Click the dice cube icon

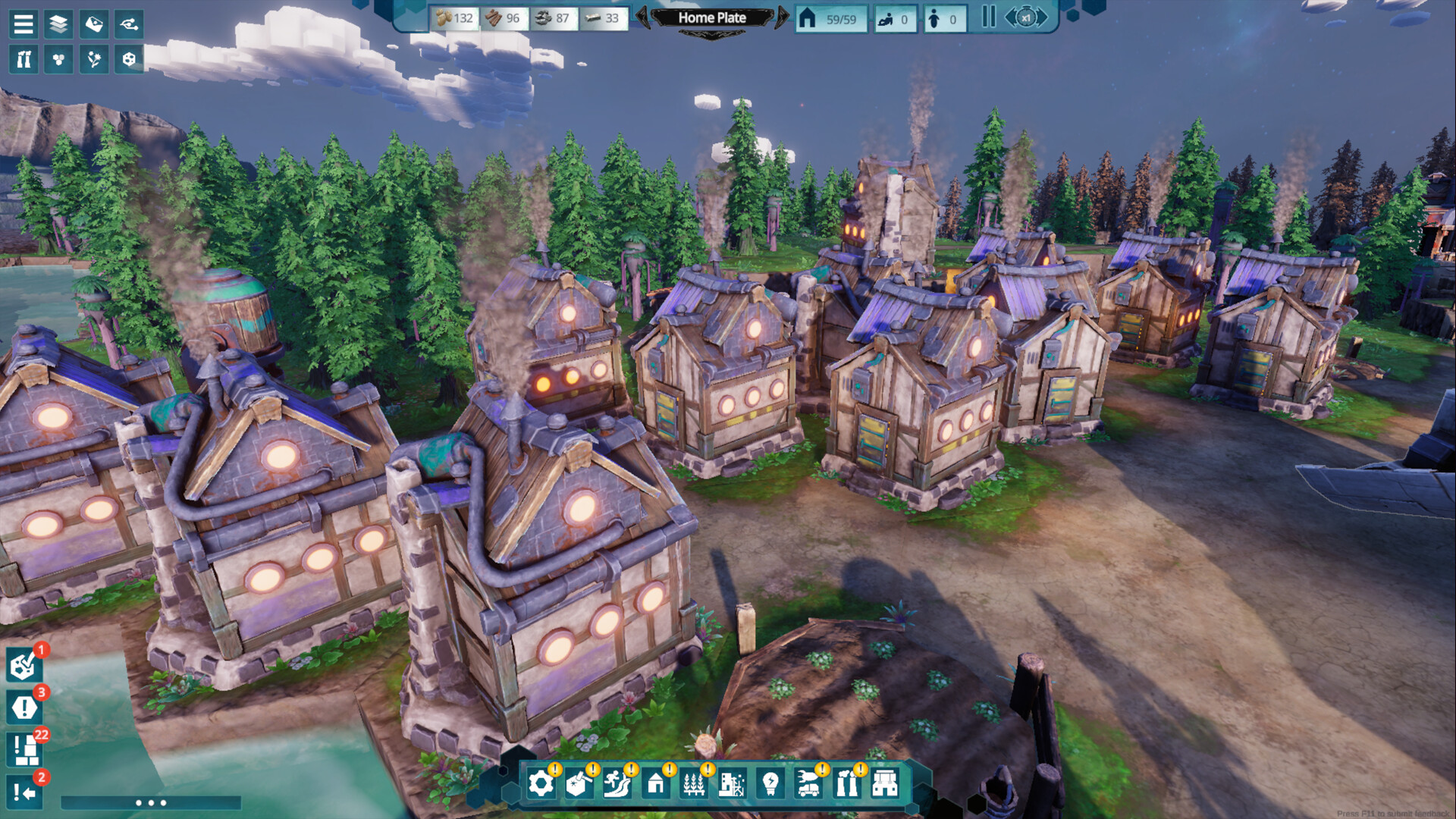[129, 59]
